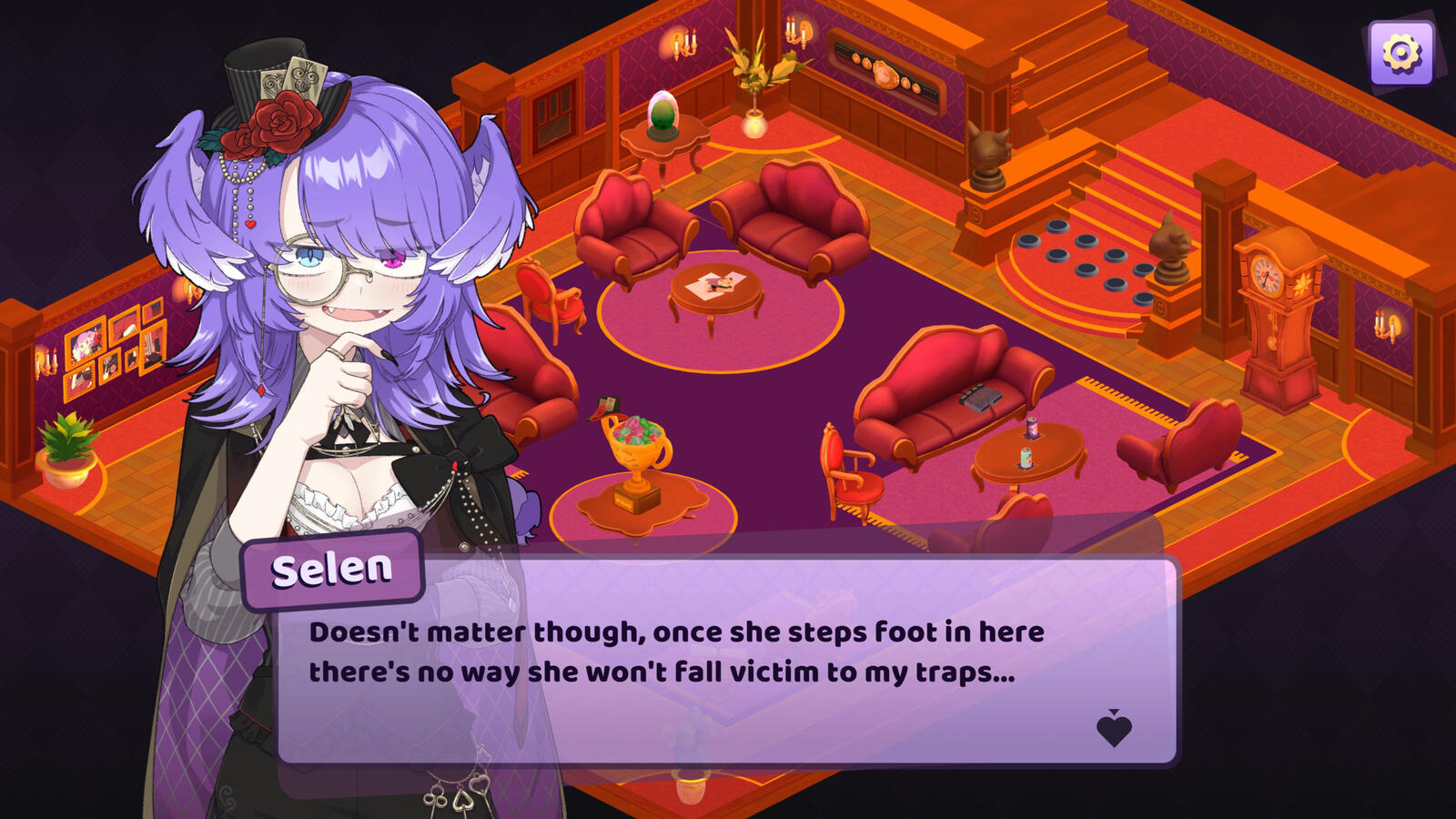The image size is (1456, 819).
Task: Advance dialogue with the spade arrow
Action: pos(1114,729)
